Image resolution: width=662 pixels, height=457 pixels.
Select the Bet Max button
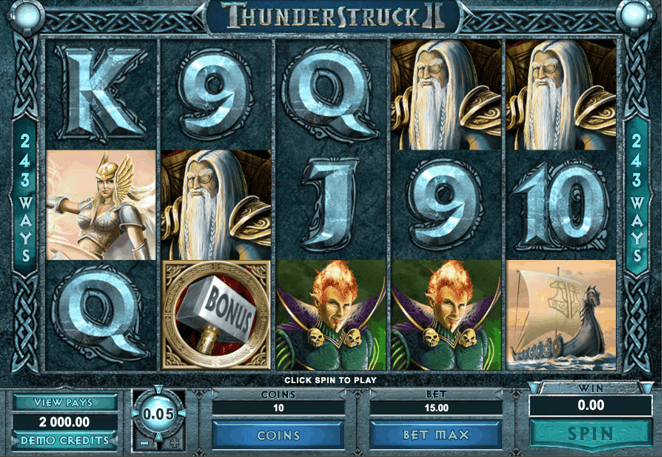click(x=435, y=435)
